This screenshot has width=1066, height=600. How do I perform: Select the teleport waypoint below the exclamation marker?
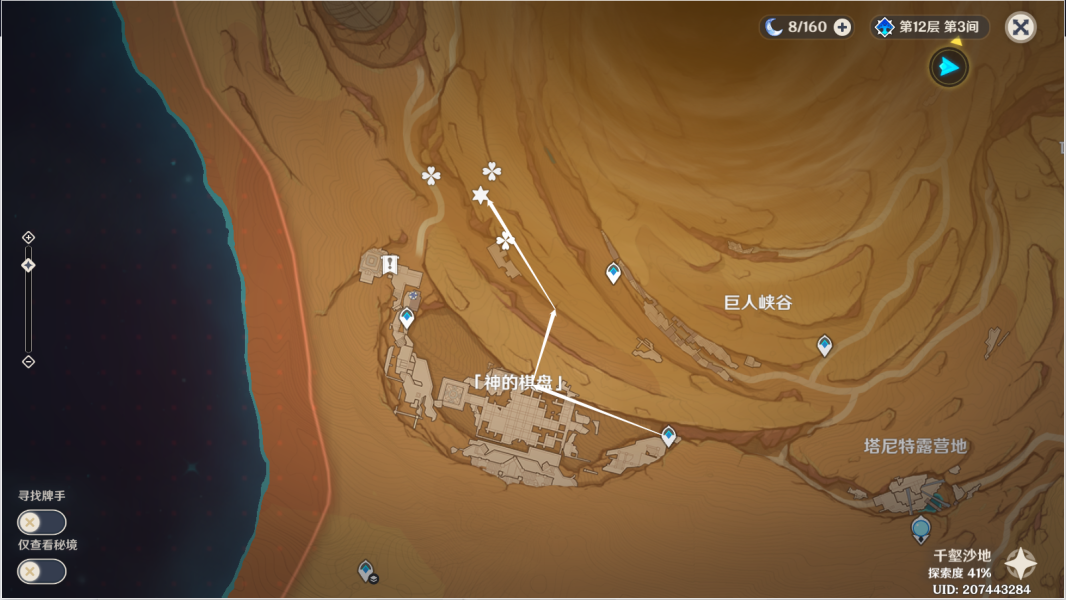click(x=407, y=319)
